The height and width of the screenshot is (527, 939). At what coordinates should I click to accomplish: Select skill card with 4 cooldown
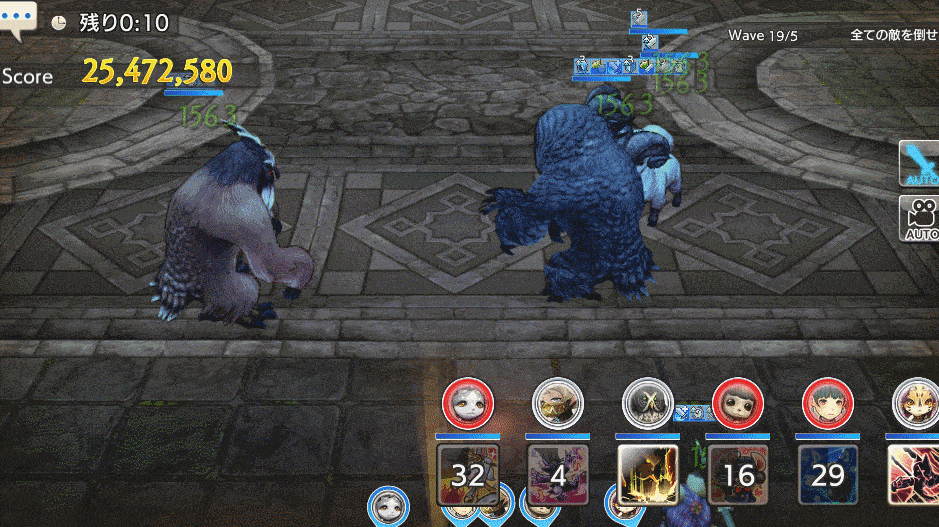pos(557,473)
